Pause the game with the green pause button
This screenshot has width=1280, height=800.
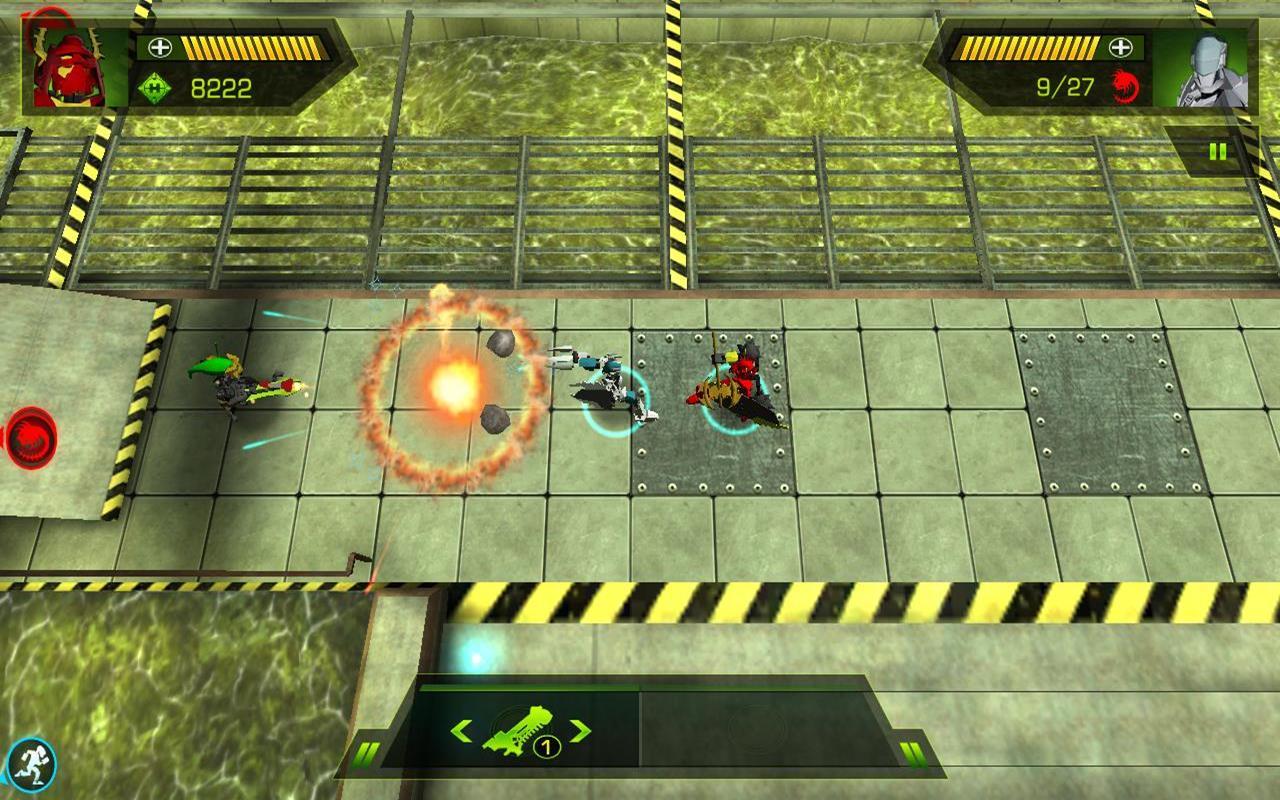tap(1217, 152)
